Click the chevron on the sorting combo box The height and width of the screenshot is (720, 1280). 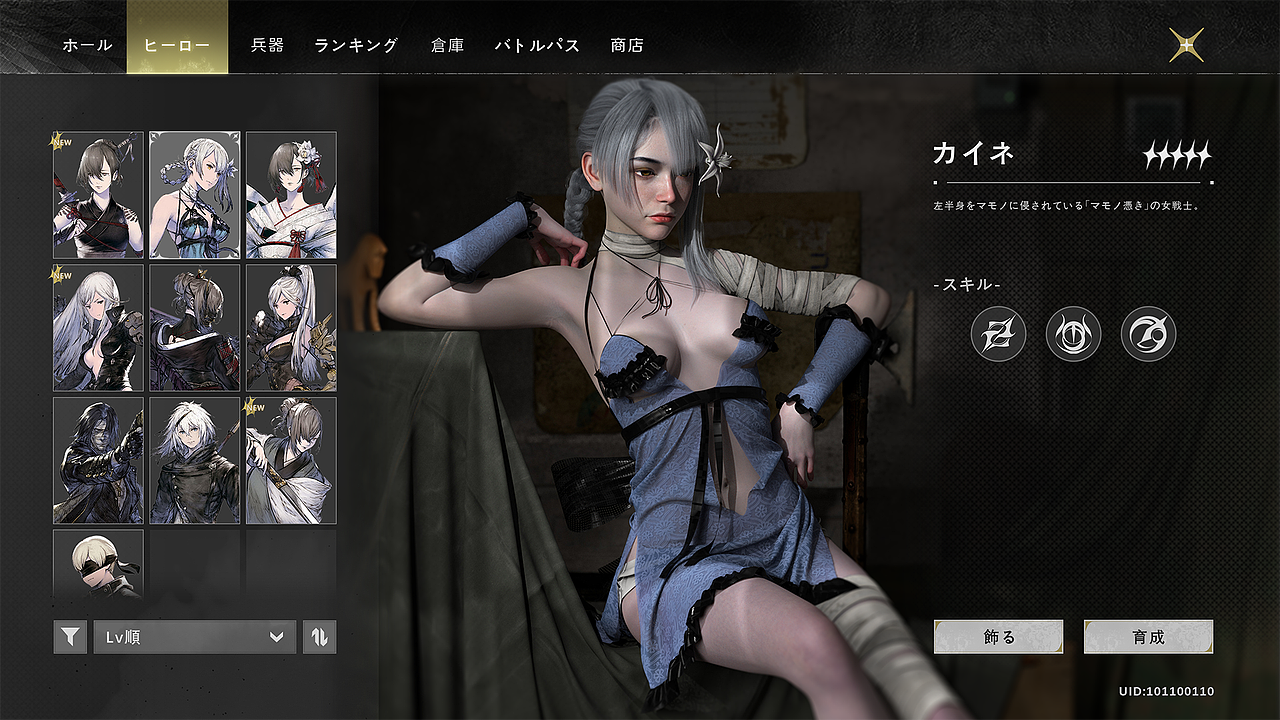[x=274, y=637]
